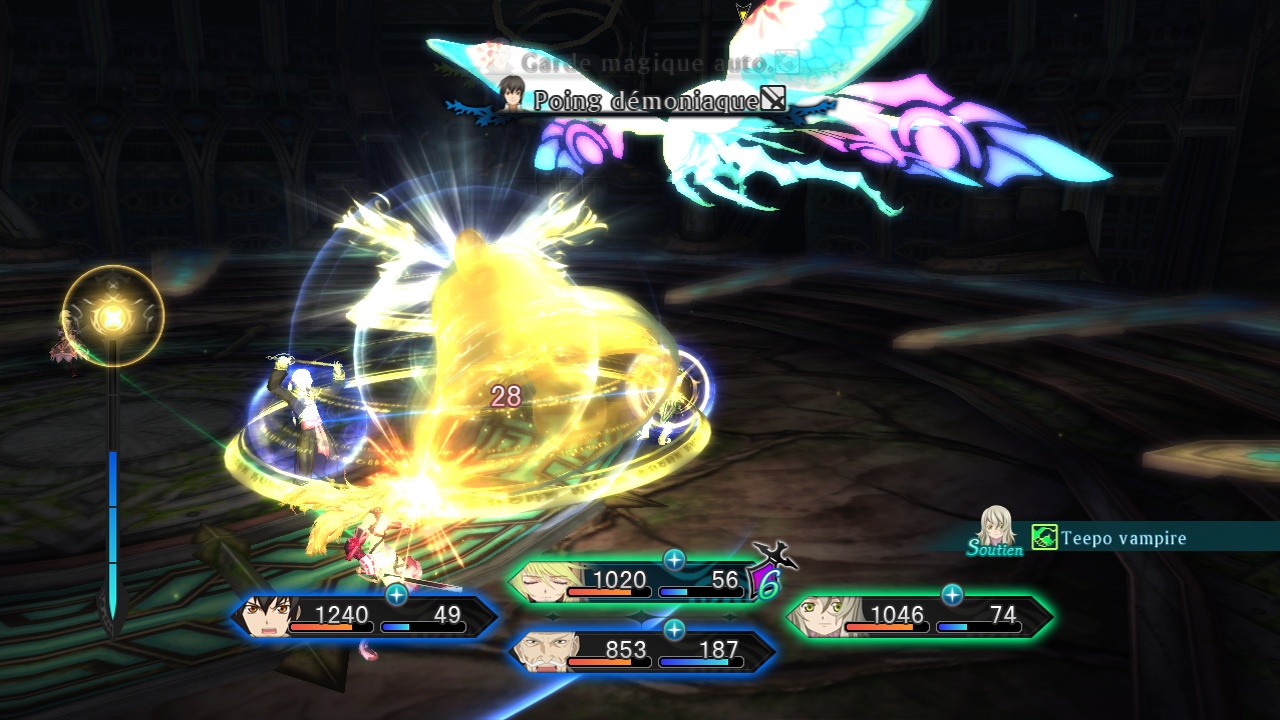Select Elize's party status panel
1280x720 pixels.
click(918, 617)
